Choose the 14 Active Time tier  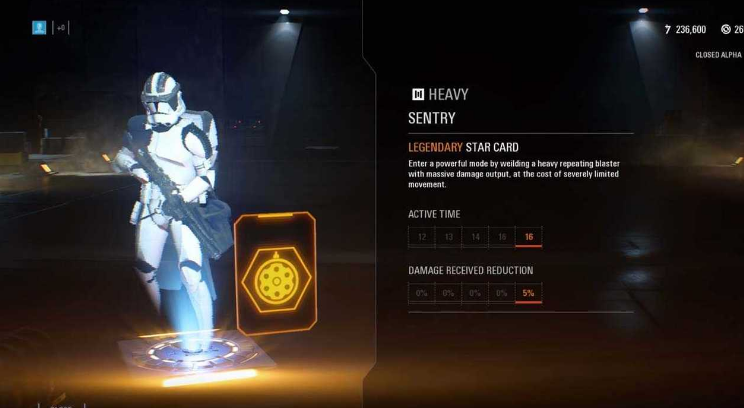pyautogui.click(x=476, y=237)
